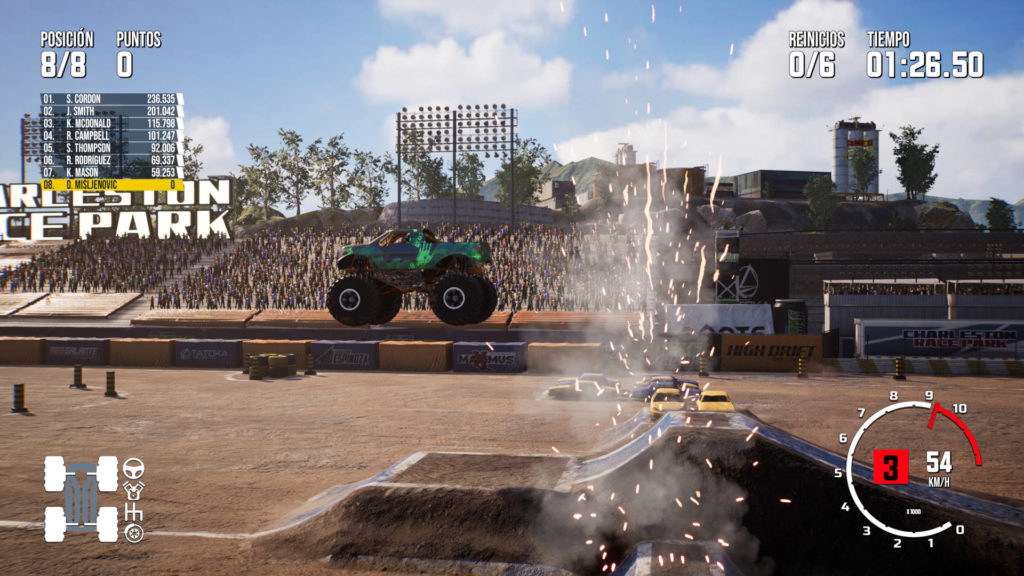Click the brake disc status icon

click(x=133, y=533)
